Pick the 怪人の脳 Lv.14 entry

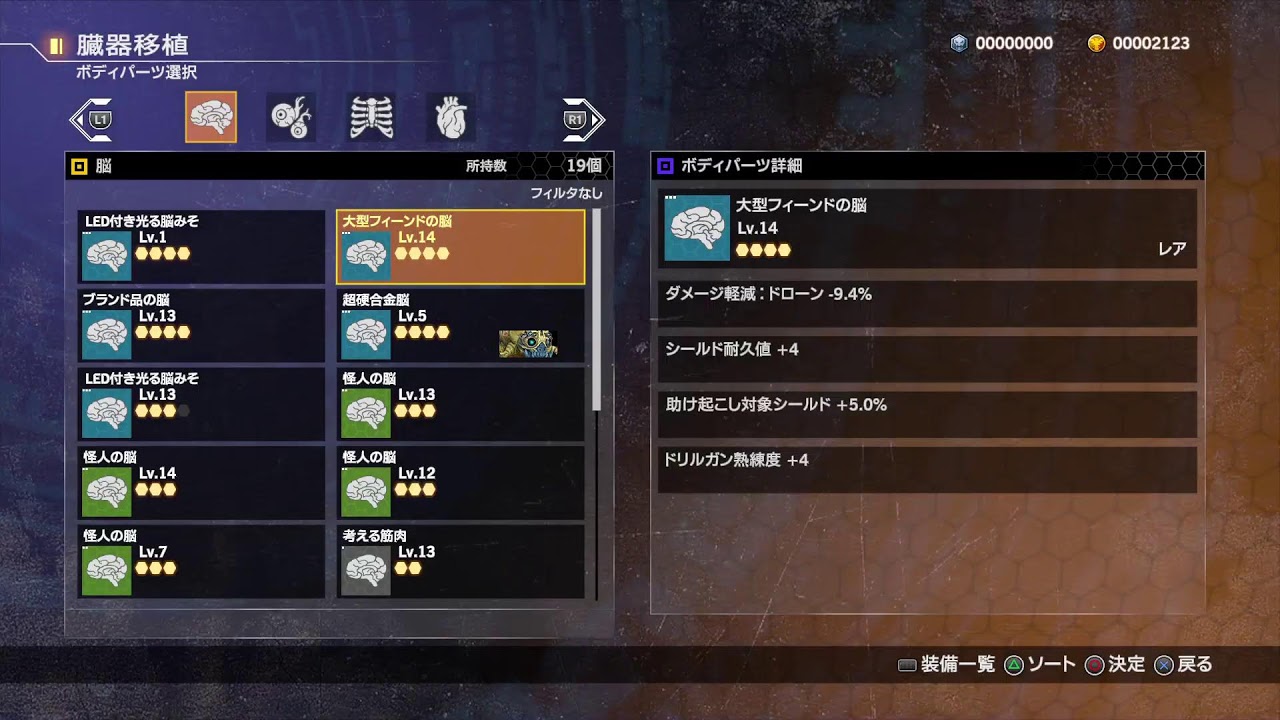[201, 483]
